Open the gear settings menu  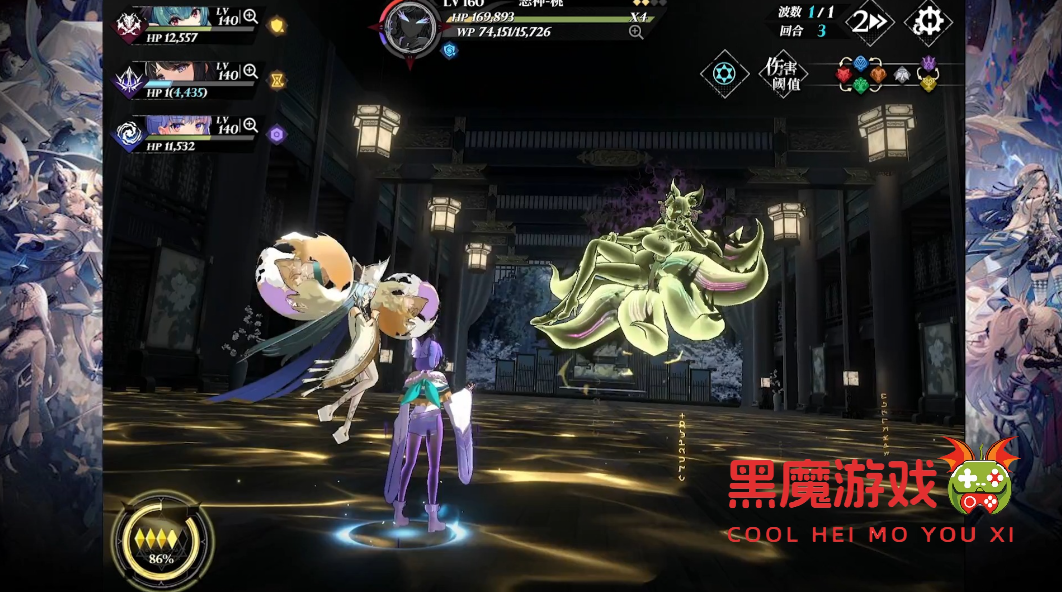tap(928, 21)
